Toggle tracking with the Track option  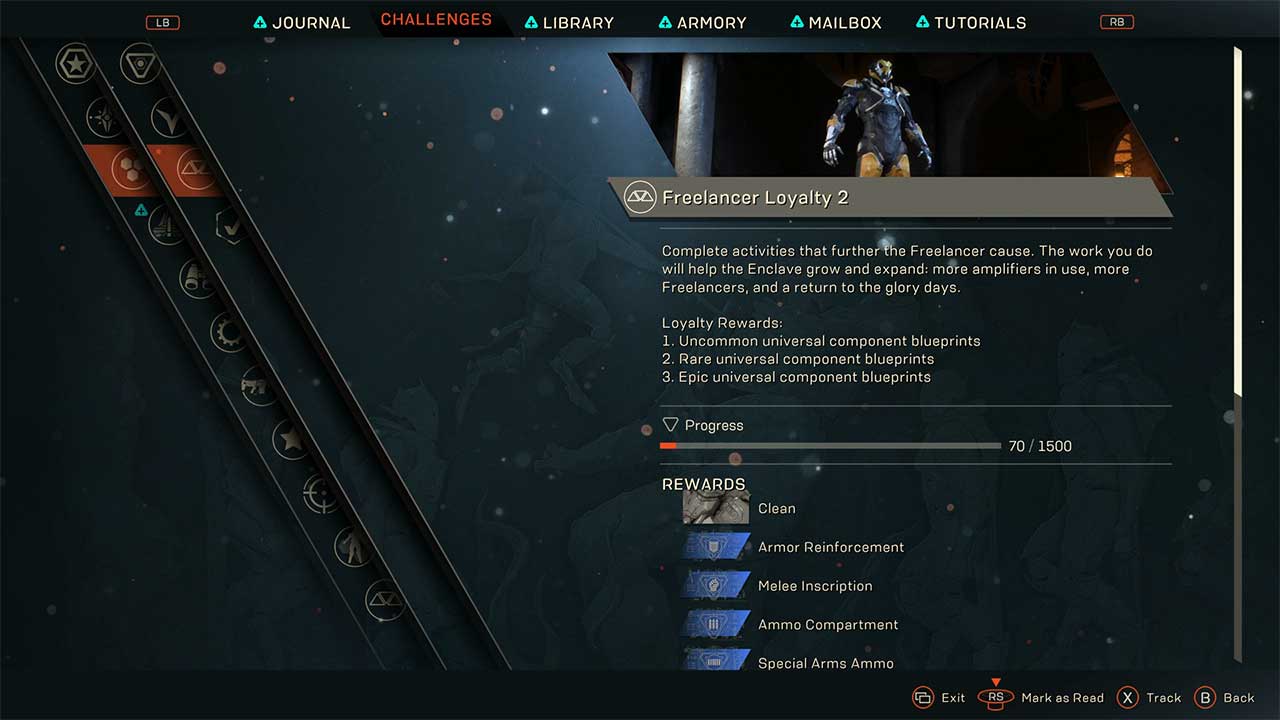(x=1150, y=697)
